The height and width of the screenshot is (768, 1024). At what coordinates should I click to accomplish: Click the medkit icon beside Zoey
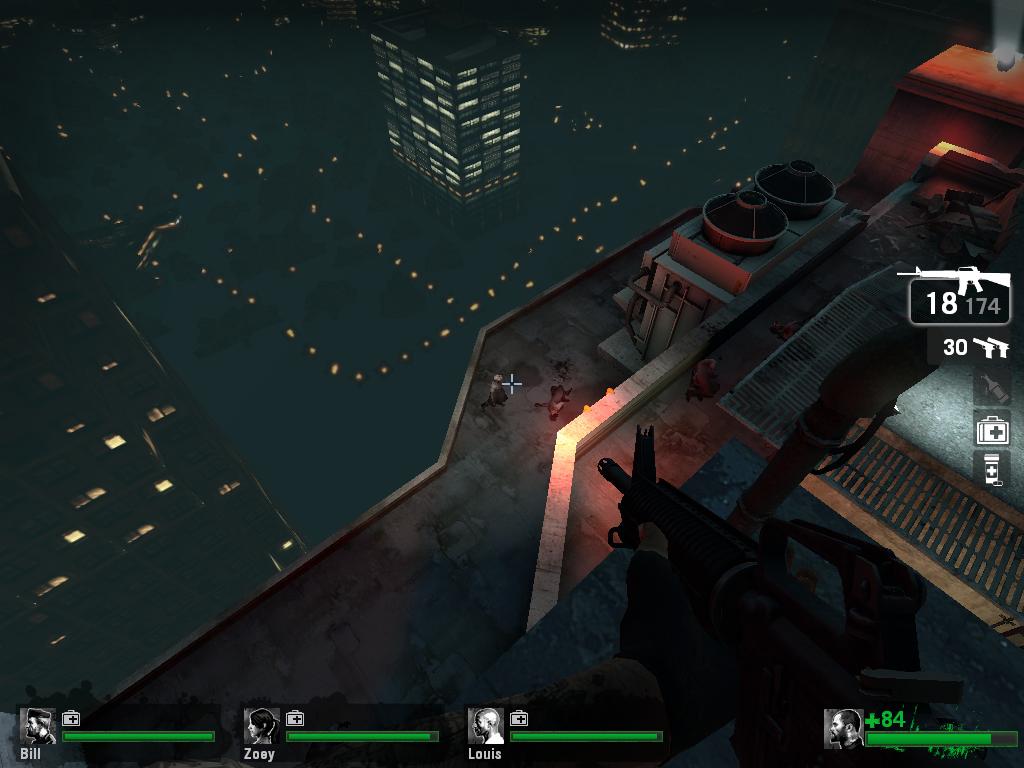click(295, 718)
